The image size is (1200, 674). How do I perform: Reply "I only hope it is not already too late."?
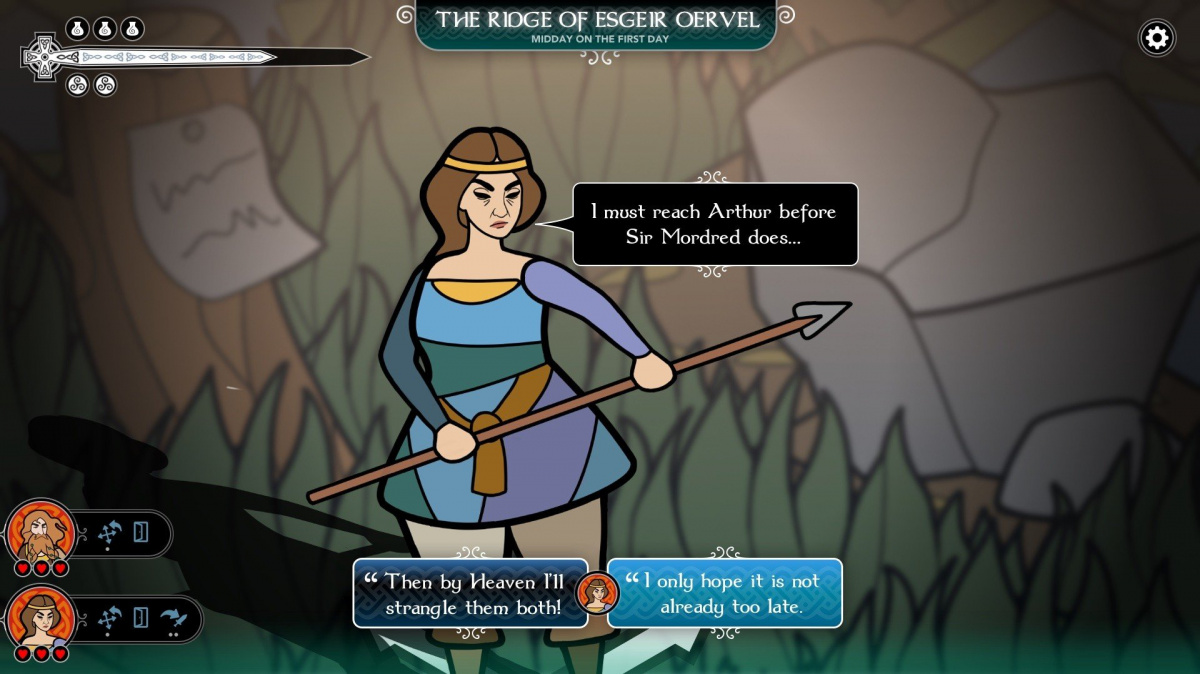pyautogui.click(x=725, y=593)
